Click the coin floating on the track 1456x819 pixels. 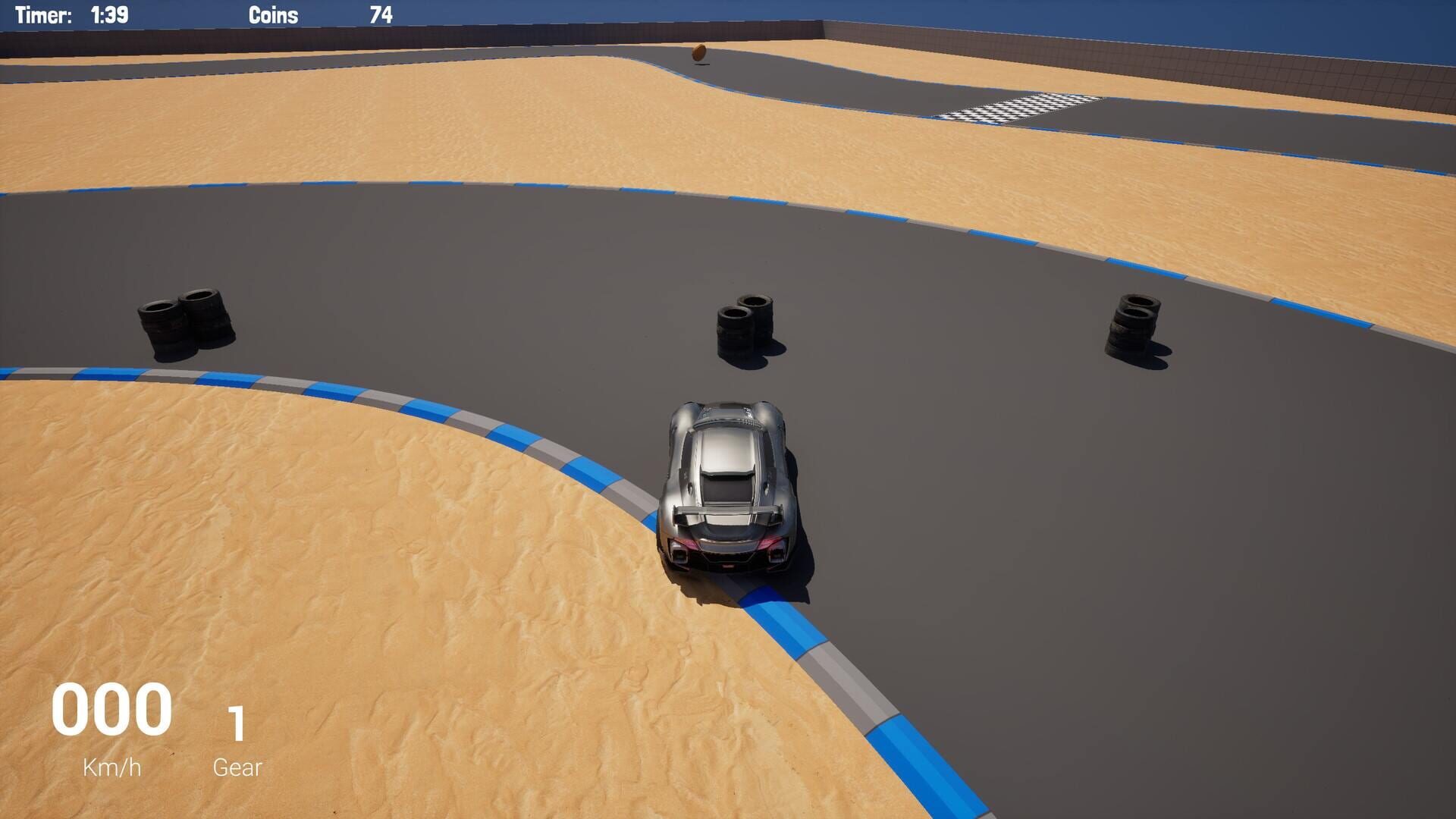(x=700, y=52)
